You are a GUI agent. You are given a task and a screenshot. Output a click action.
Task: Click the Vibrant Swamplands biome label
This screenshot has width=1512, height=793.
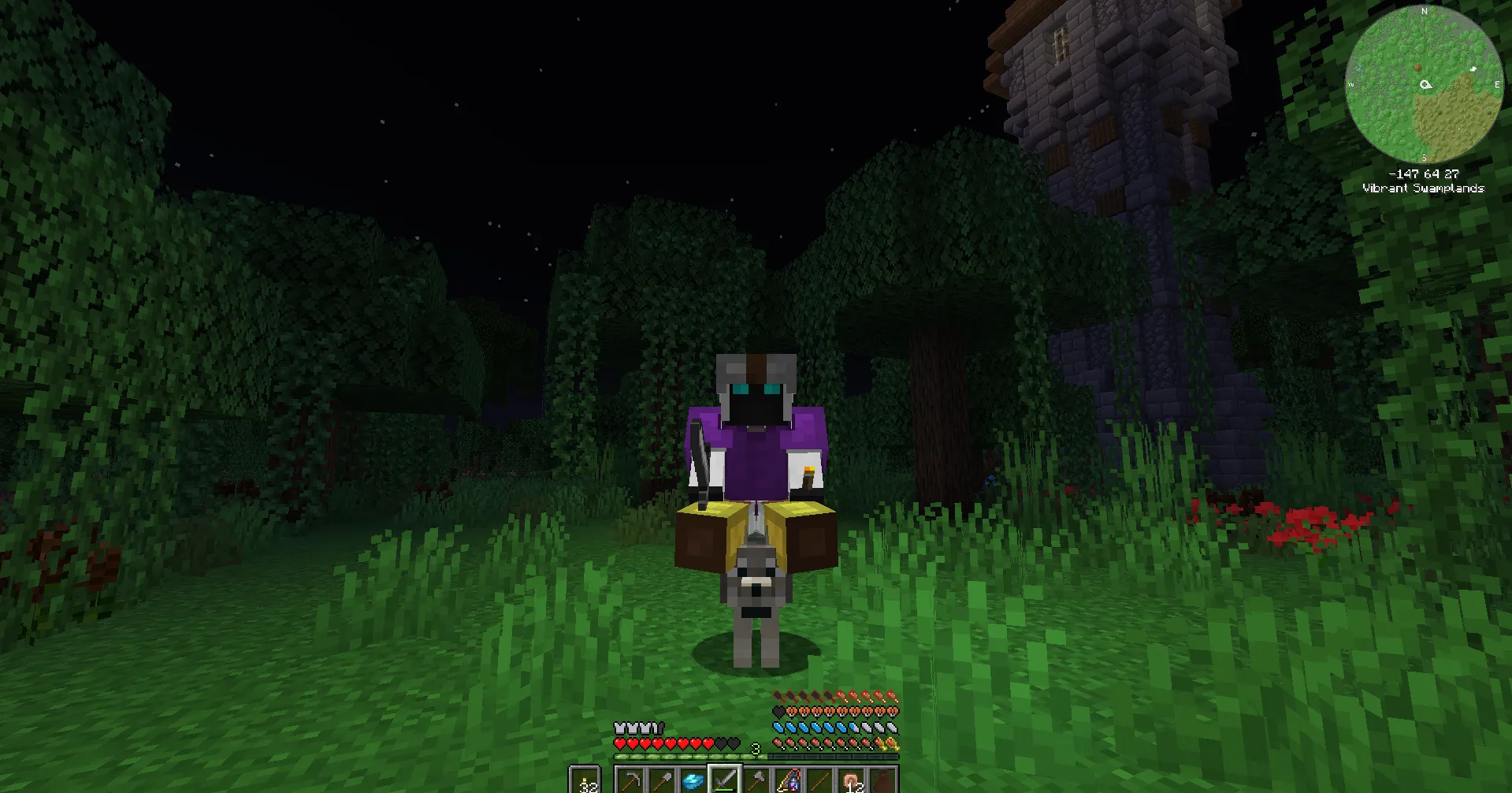point(1424,188)
